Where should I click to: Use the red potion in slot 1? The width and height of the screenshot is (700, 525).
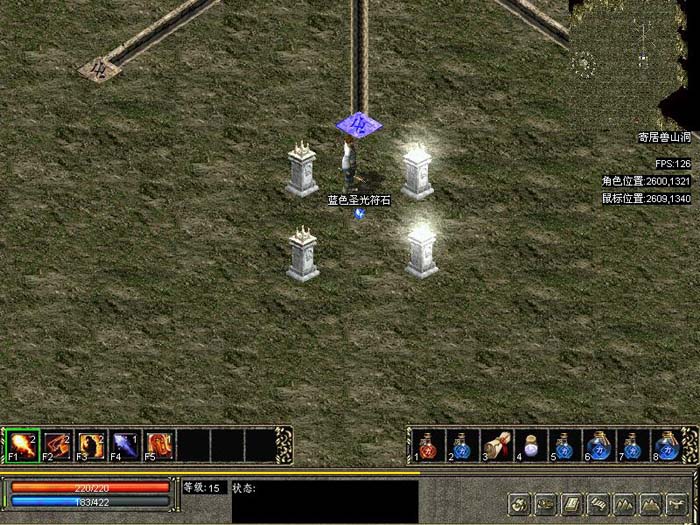click(427, 445)
